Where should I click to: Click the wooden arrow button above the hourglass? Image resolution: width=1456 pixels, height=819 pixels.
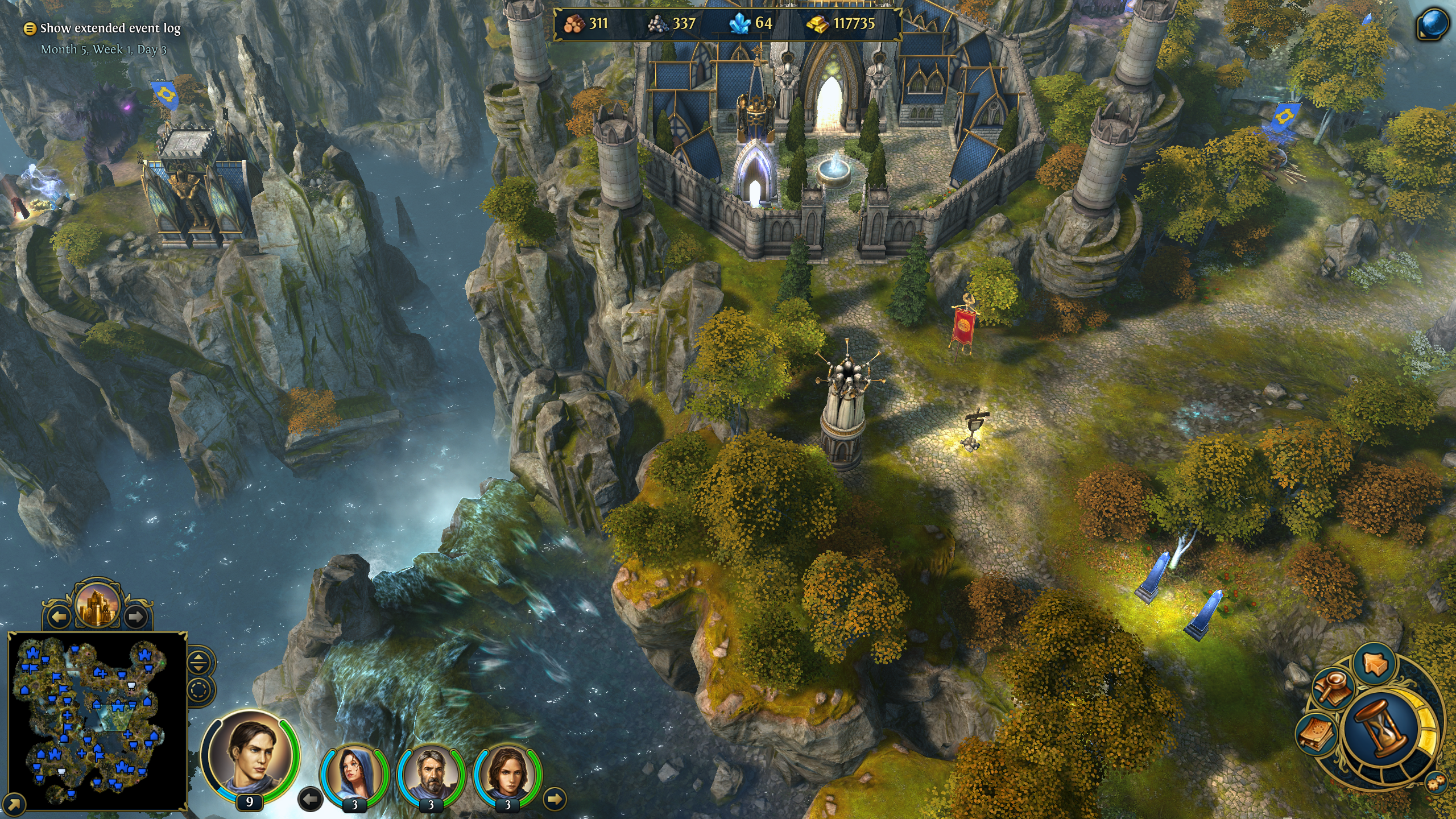pos(1375,664)
